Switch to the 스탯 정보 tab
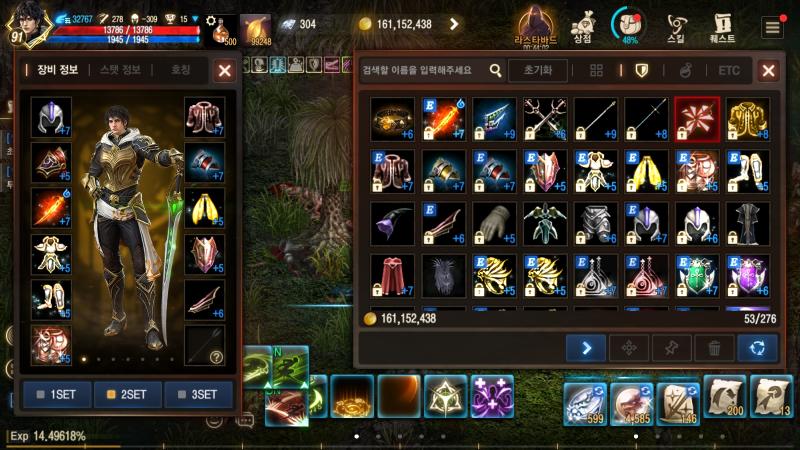800x450 pixels. [x=120, y=70]
